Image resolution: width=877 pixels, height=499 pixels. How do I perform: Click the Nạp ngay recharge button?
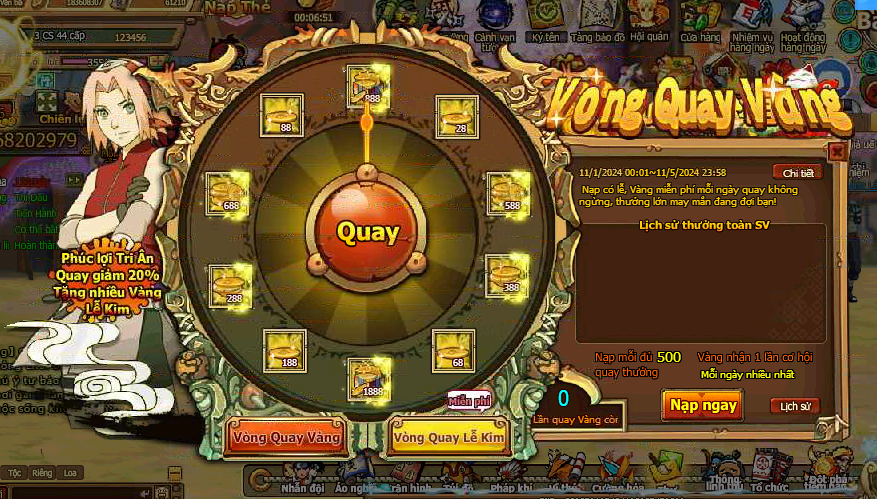(x=704, y=404)
